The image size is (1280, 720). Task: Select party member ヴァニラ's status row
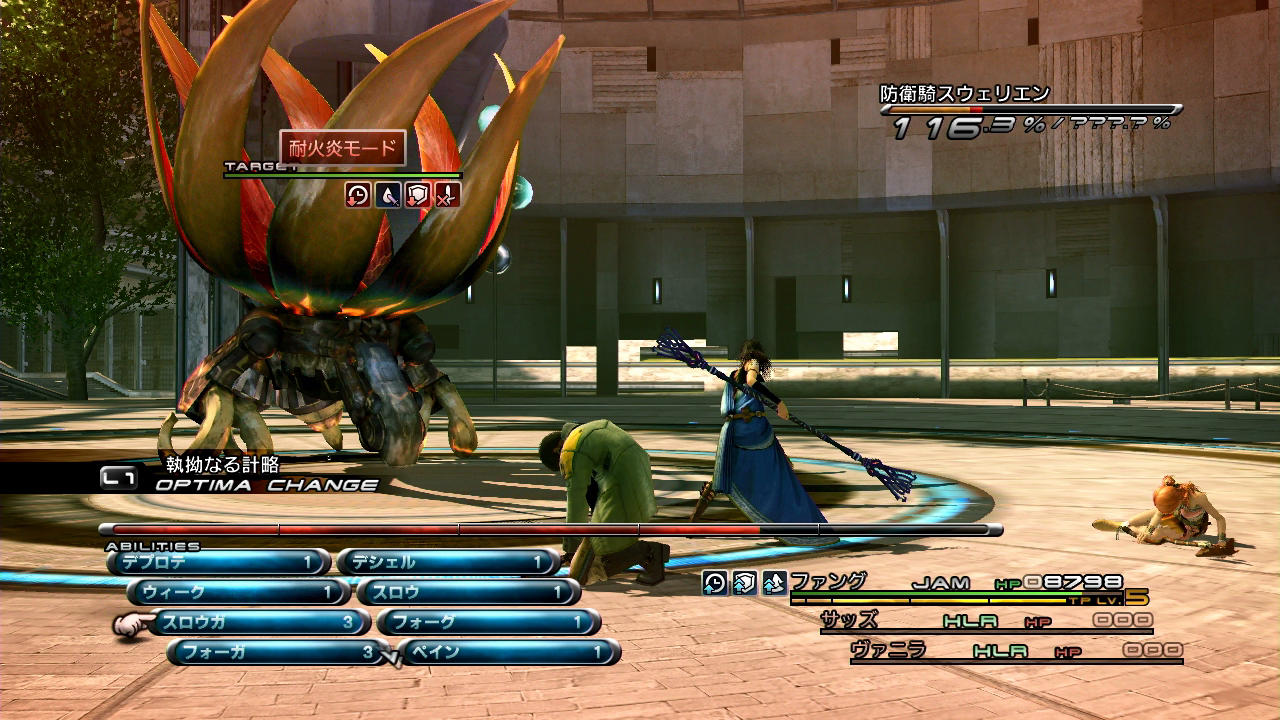point(1015,651)
